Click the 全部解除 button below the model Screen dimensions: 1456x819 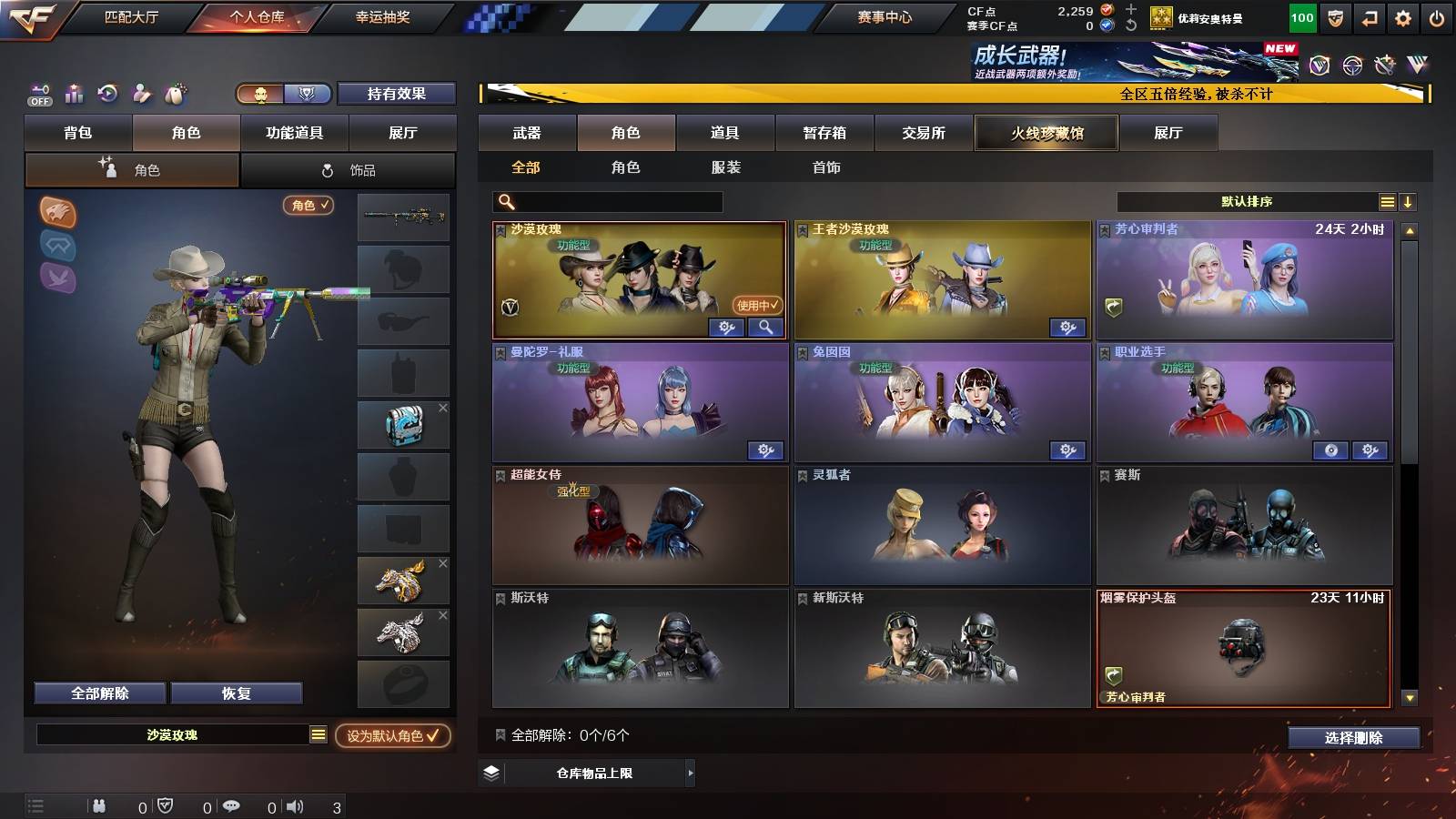(x=98, y=693)
